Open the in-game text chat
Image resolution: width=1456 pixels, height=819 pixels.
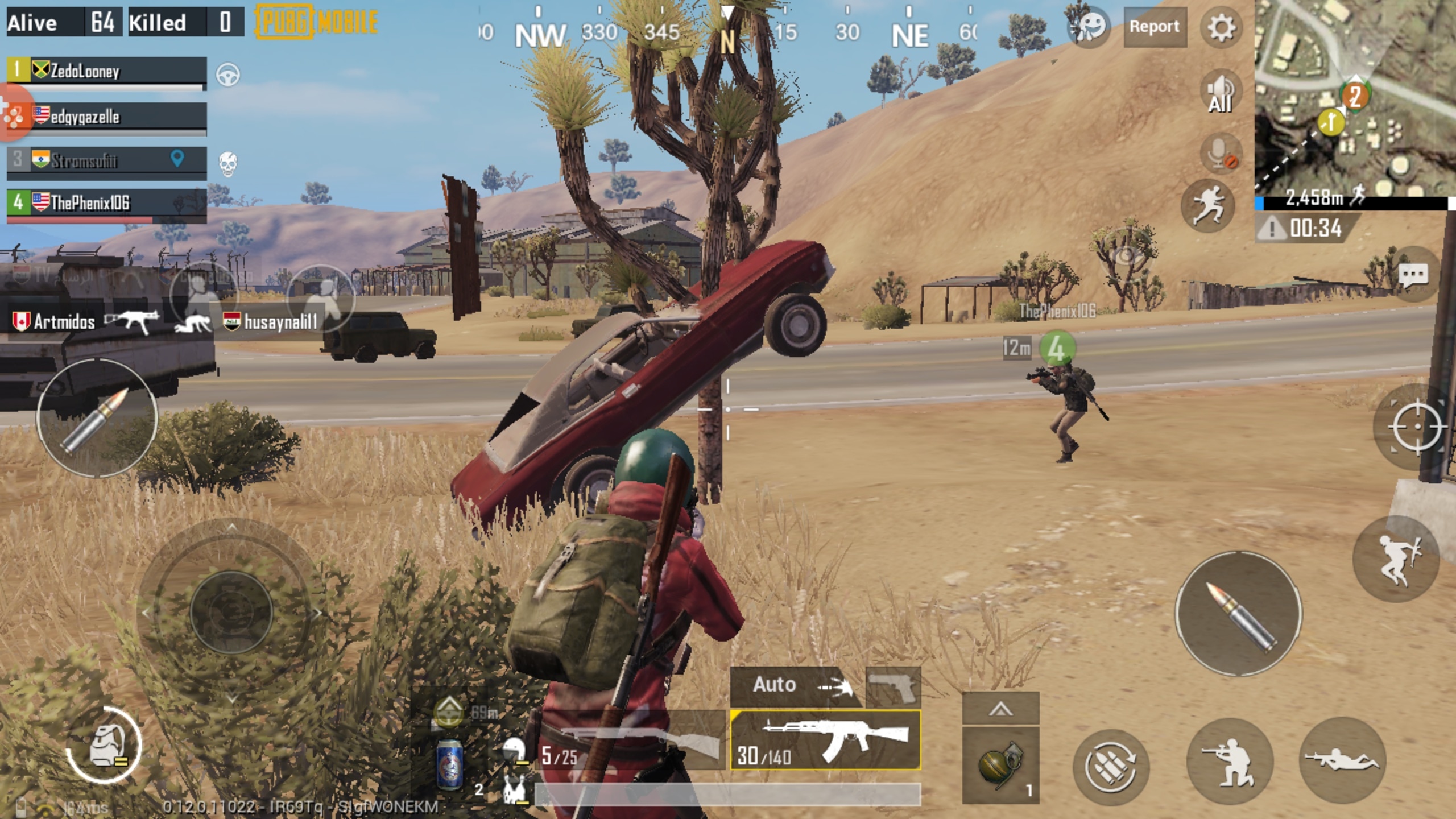(1417, 274)
